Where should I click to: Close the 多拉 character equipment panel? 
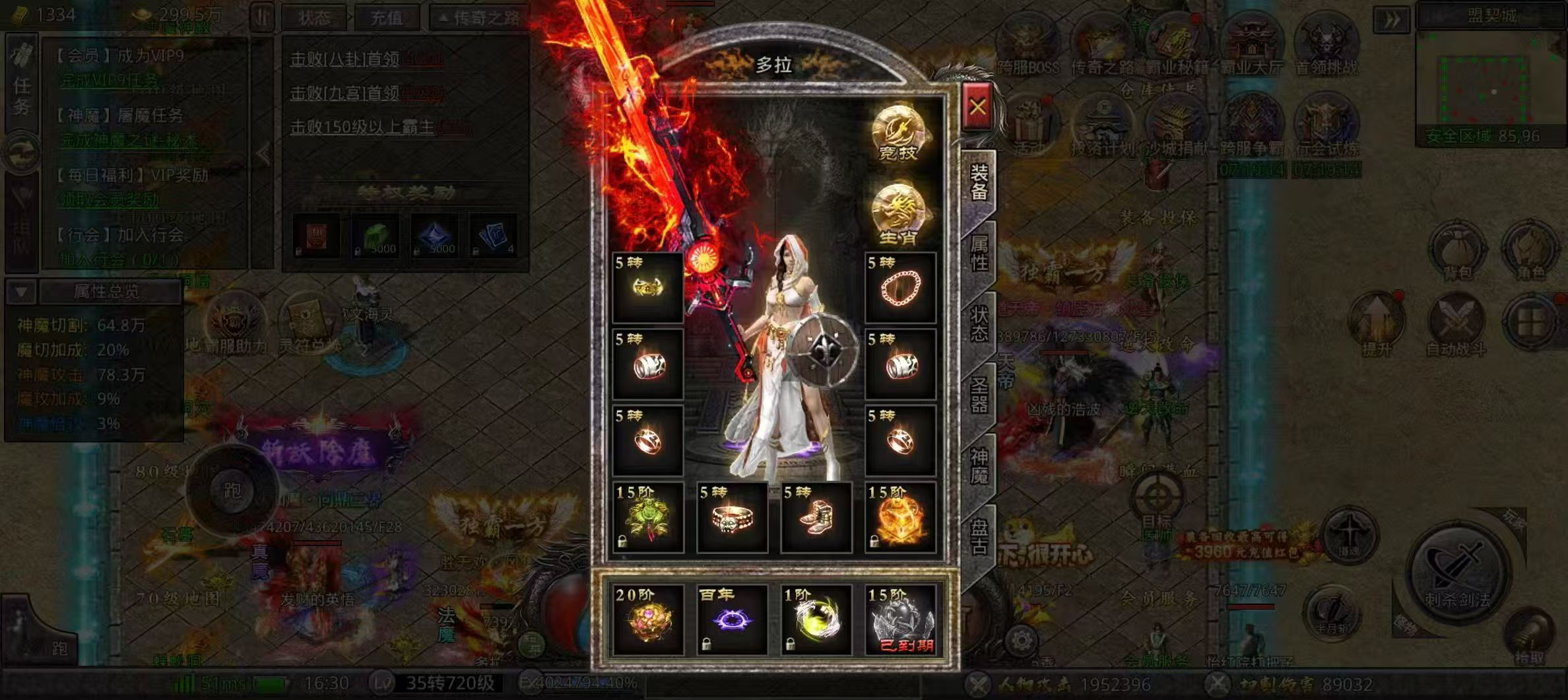(977, 107)
